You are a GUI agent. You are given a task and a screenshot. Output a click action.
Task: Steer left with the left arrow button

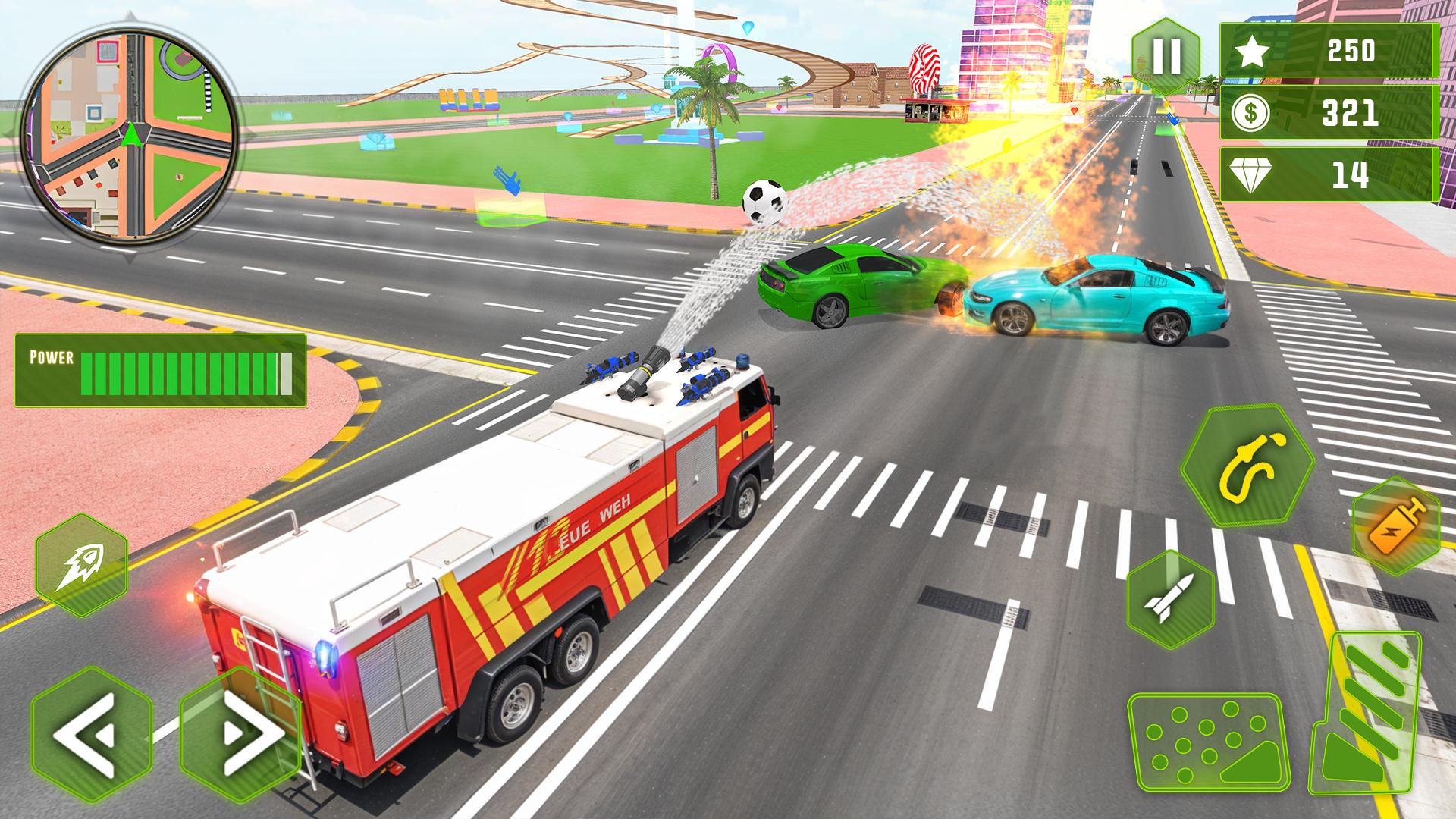91,733
